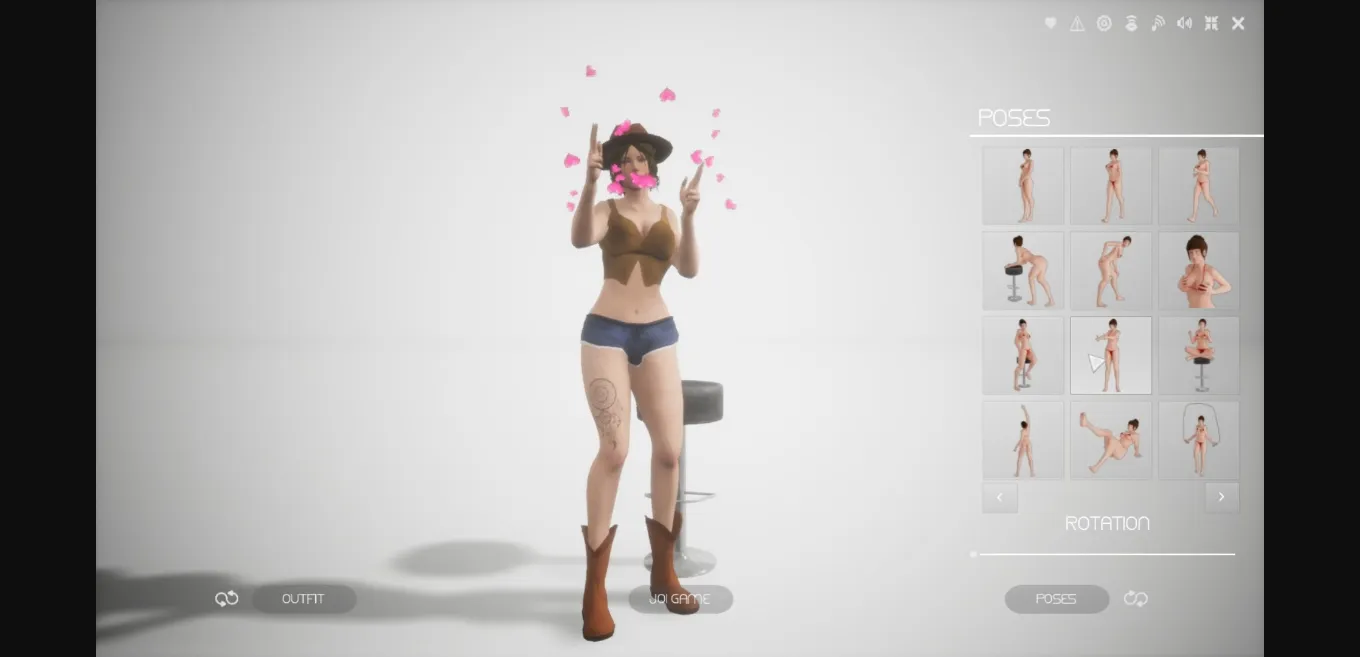Open the OUTFIT panel
Screen dimensions: 1360x657
pyautogui.click(x=303, y=599)
